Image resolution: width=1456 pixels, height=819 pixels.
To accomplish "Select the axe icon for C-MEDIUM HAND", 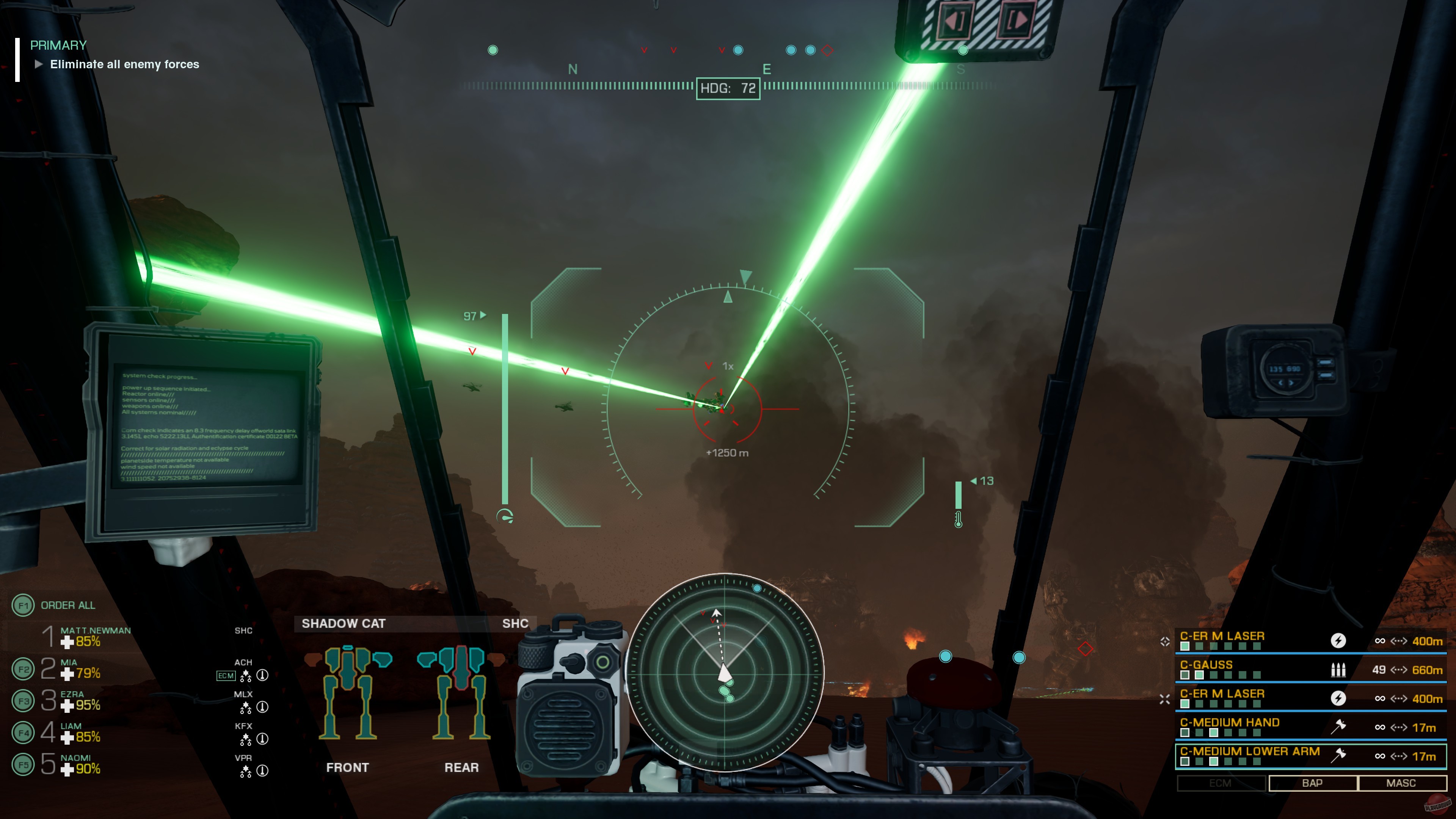I will pos(1338,728).
